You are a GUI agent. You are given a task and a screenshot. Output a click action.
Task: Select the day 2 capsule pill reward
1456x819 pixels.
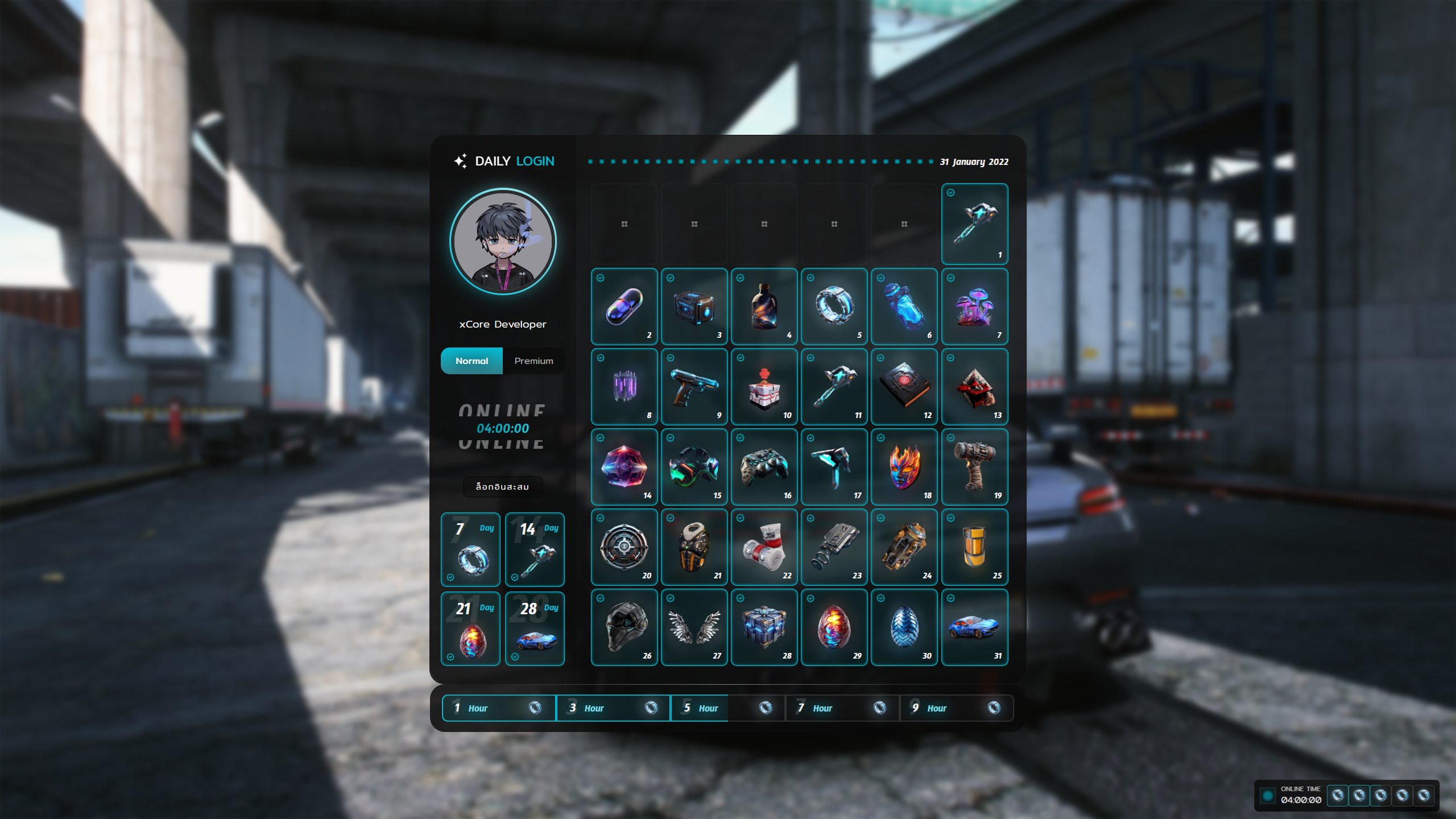[x=624, y=307]
